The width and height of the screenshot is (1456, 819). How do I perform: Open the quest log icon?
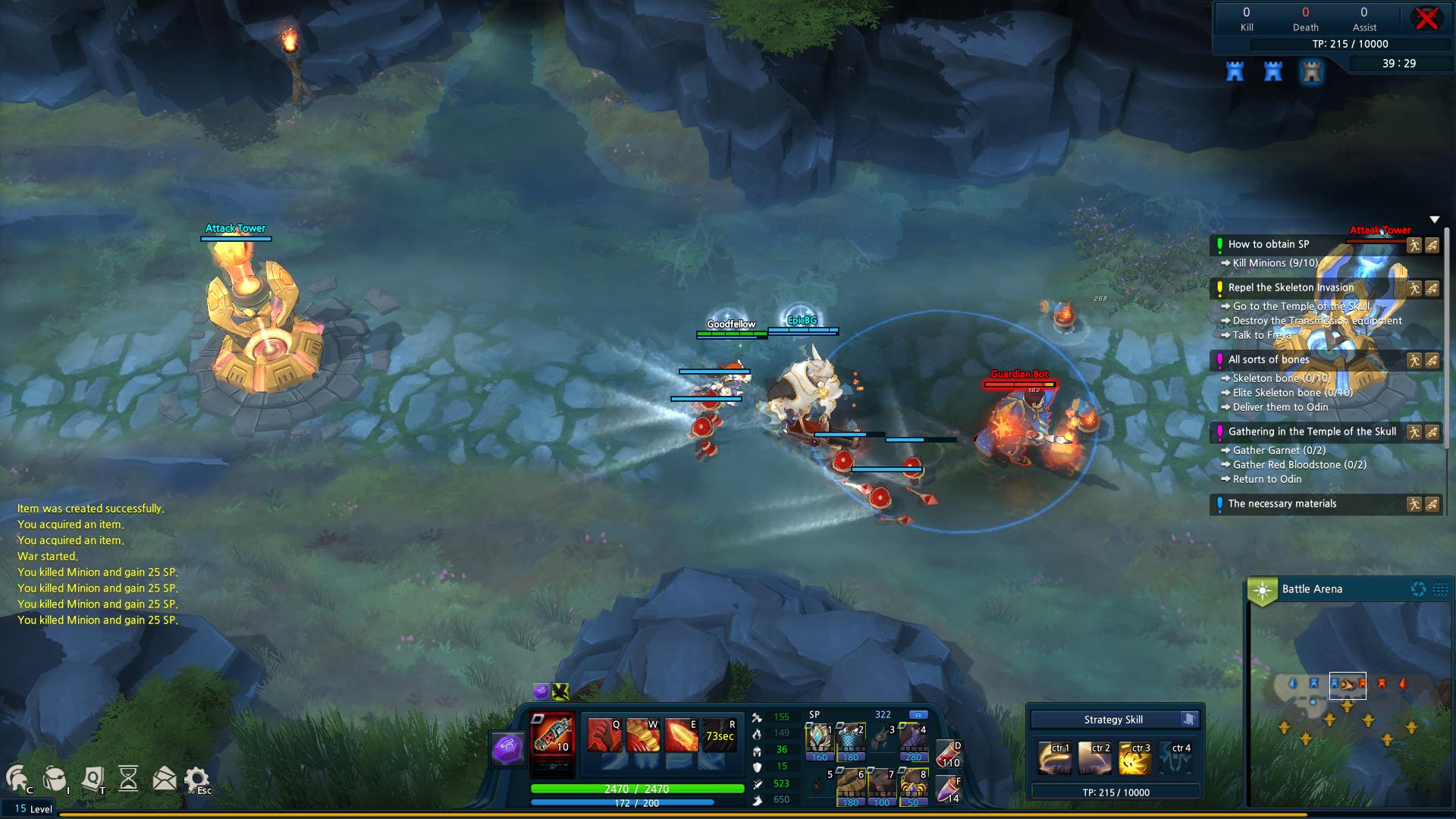(x=93, y=779)
